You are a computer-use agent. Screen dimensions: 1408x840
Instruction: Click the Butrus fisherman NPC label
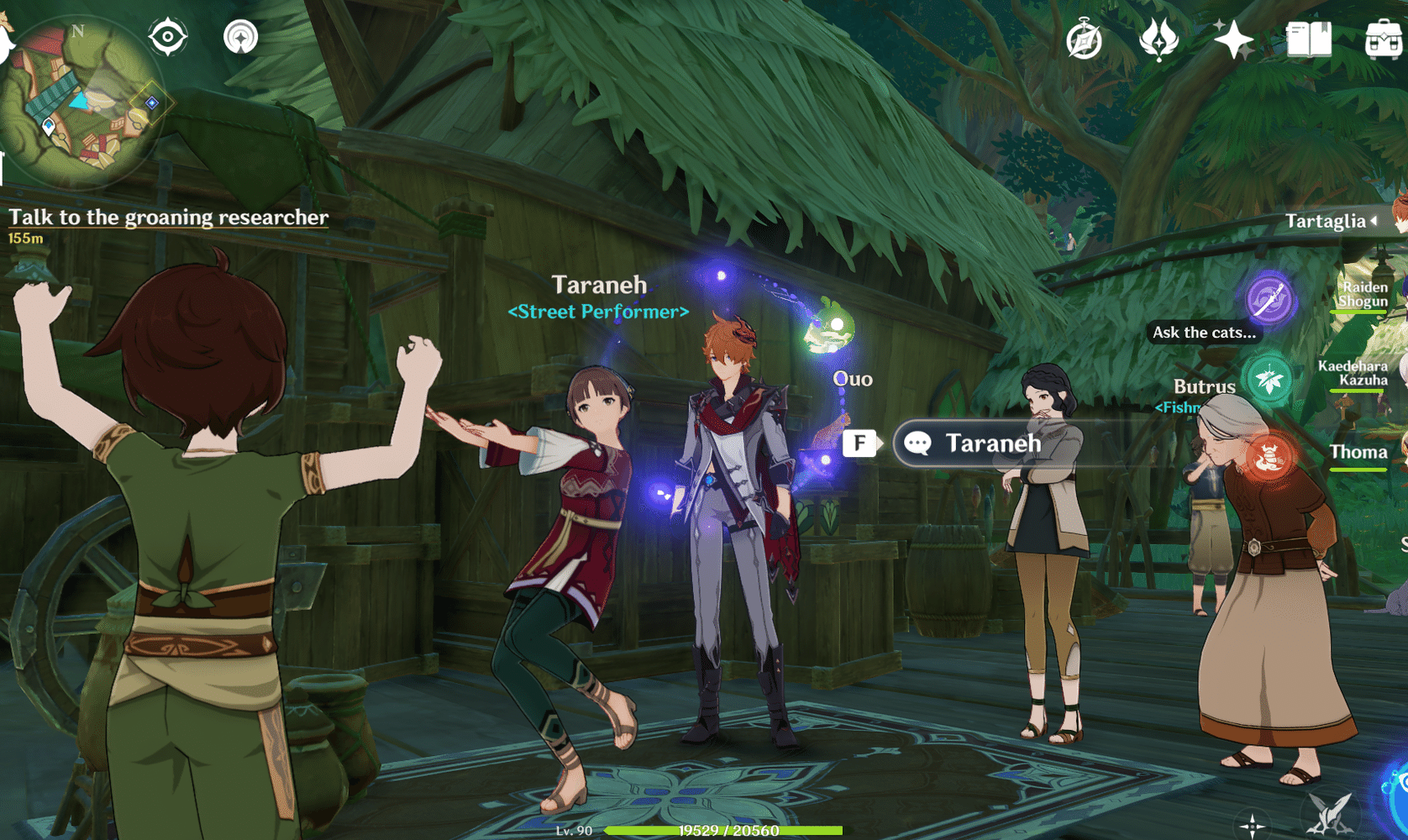[x=1205, y=387]
